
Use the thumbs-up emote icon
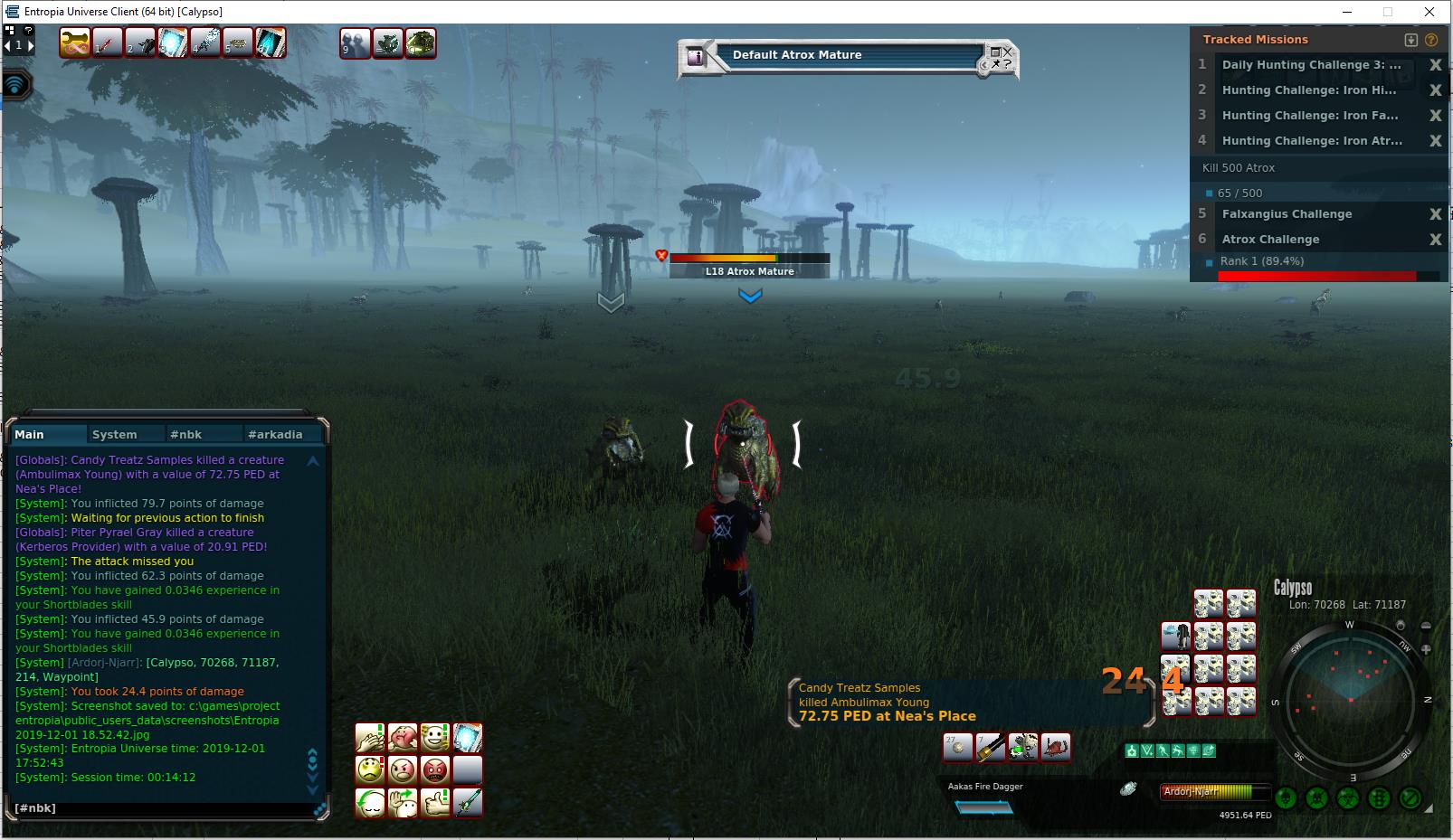point(435,803)
